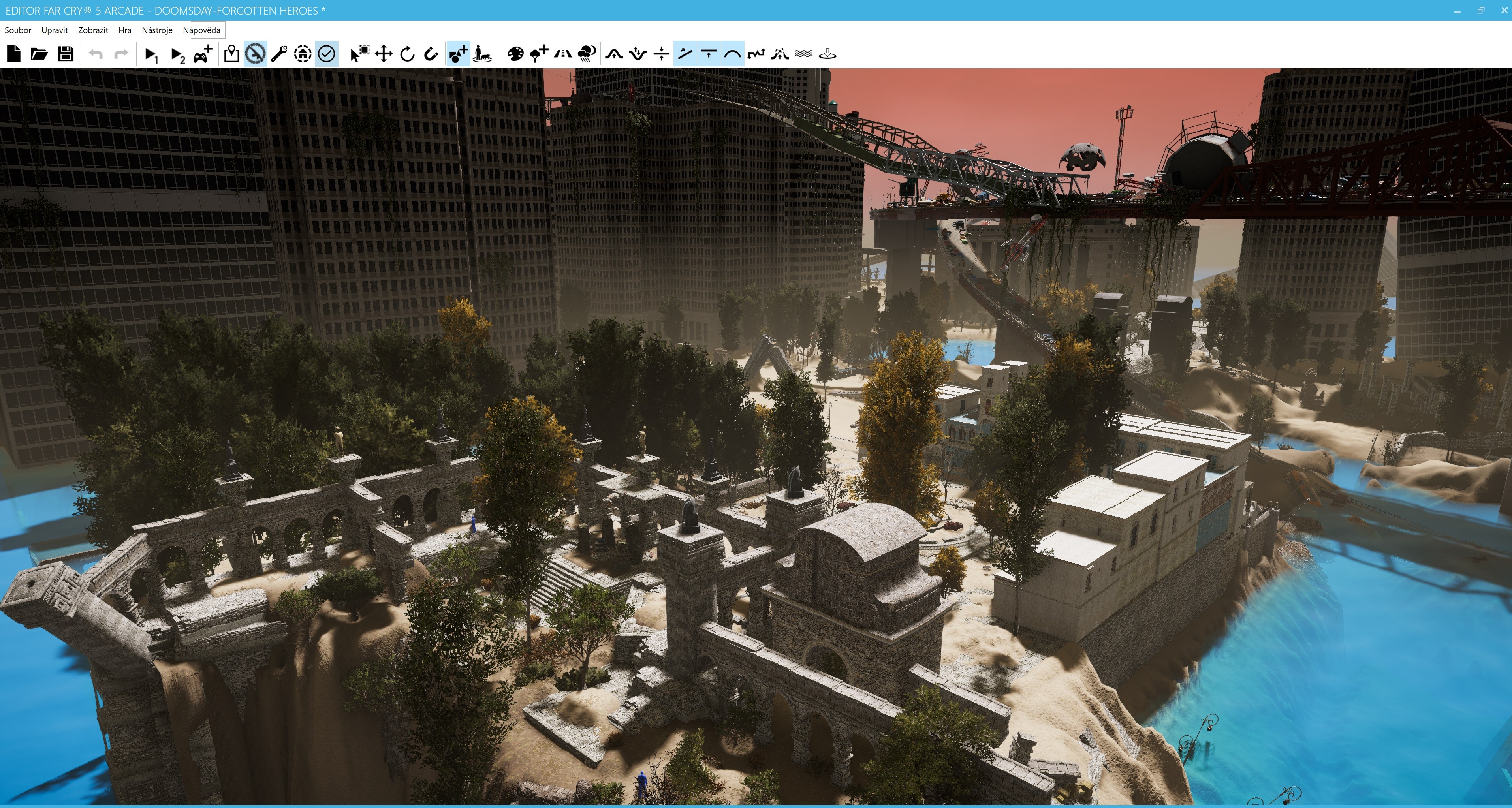Save the map with the floppy disk icon

(66, 54)
